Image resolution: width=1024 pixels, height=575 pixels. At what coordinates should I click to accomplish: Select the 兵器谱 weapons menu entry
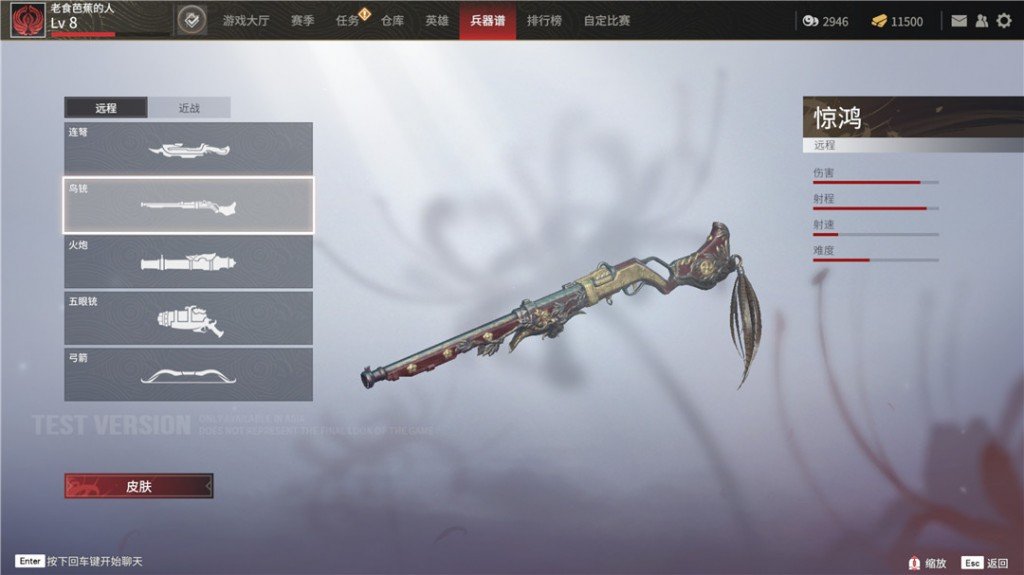488,20
